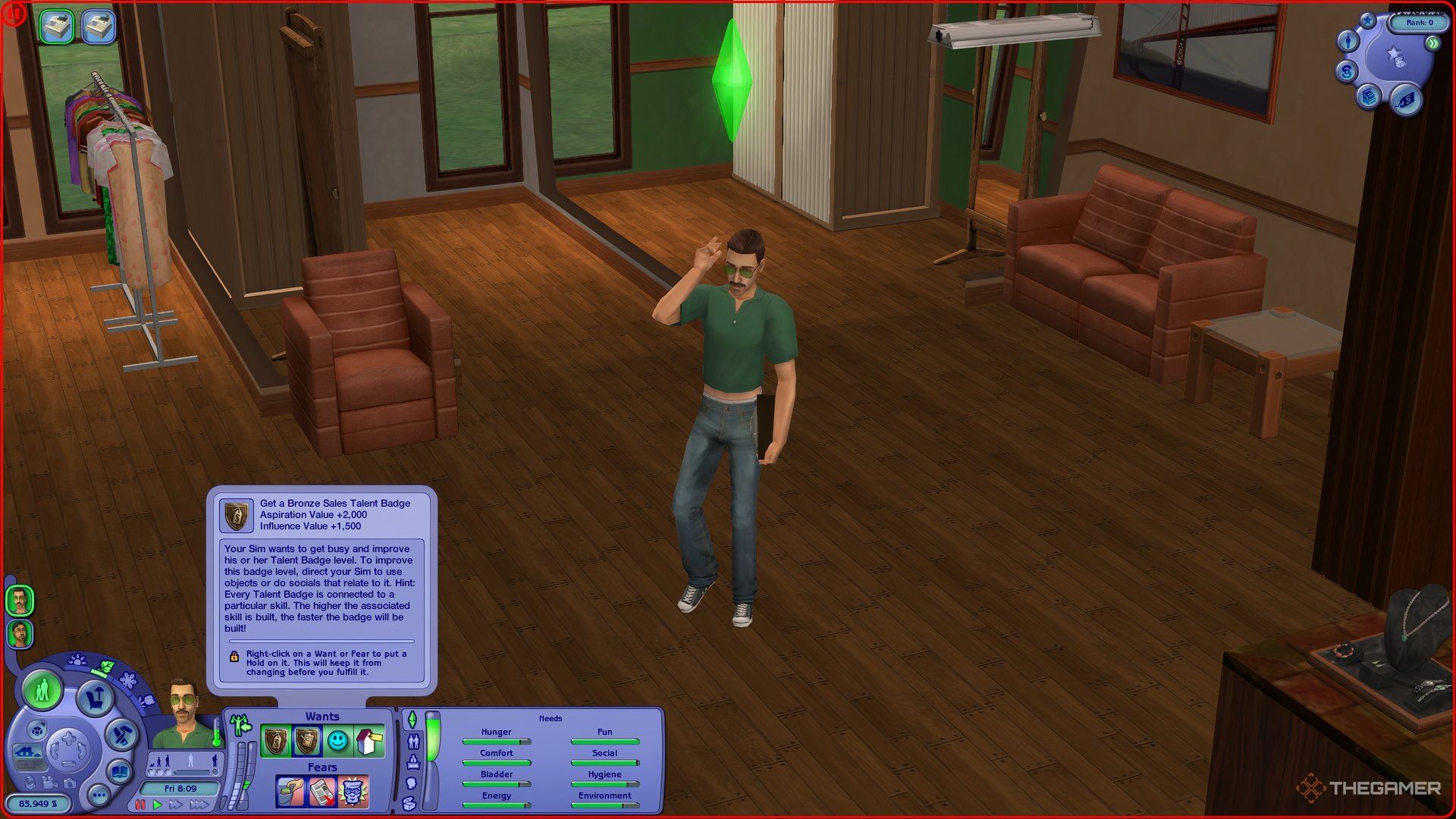1456x819 pixels.
Task: Switch to Live mode
Action: (x=42, y=690)
